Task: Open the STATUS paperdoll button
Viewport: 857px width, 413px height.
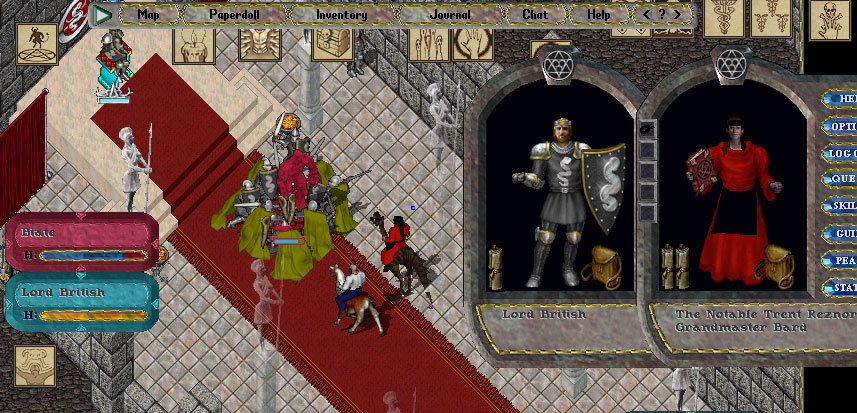Action: coord(842,288)
